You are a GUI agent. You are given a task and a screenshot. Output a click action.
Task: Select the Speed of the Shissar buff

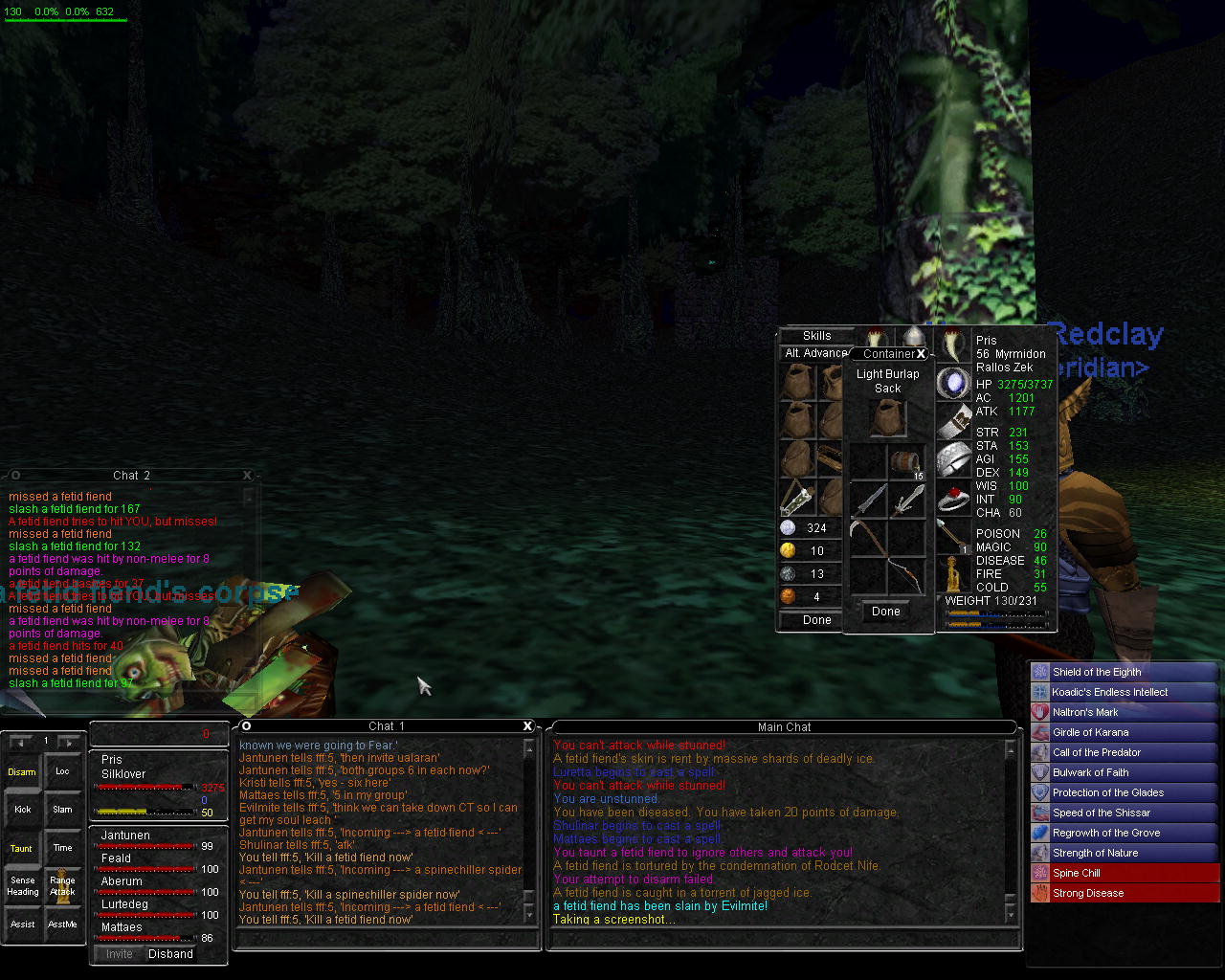[x=1124, y=813]
